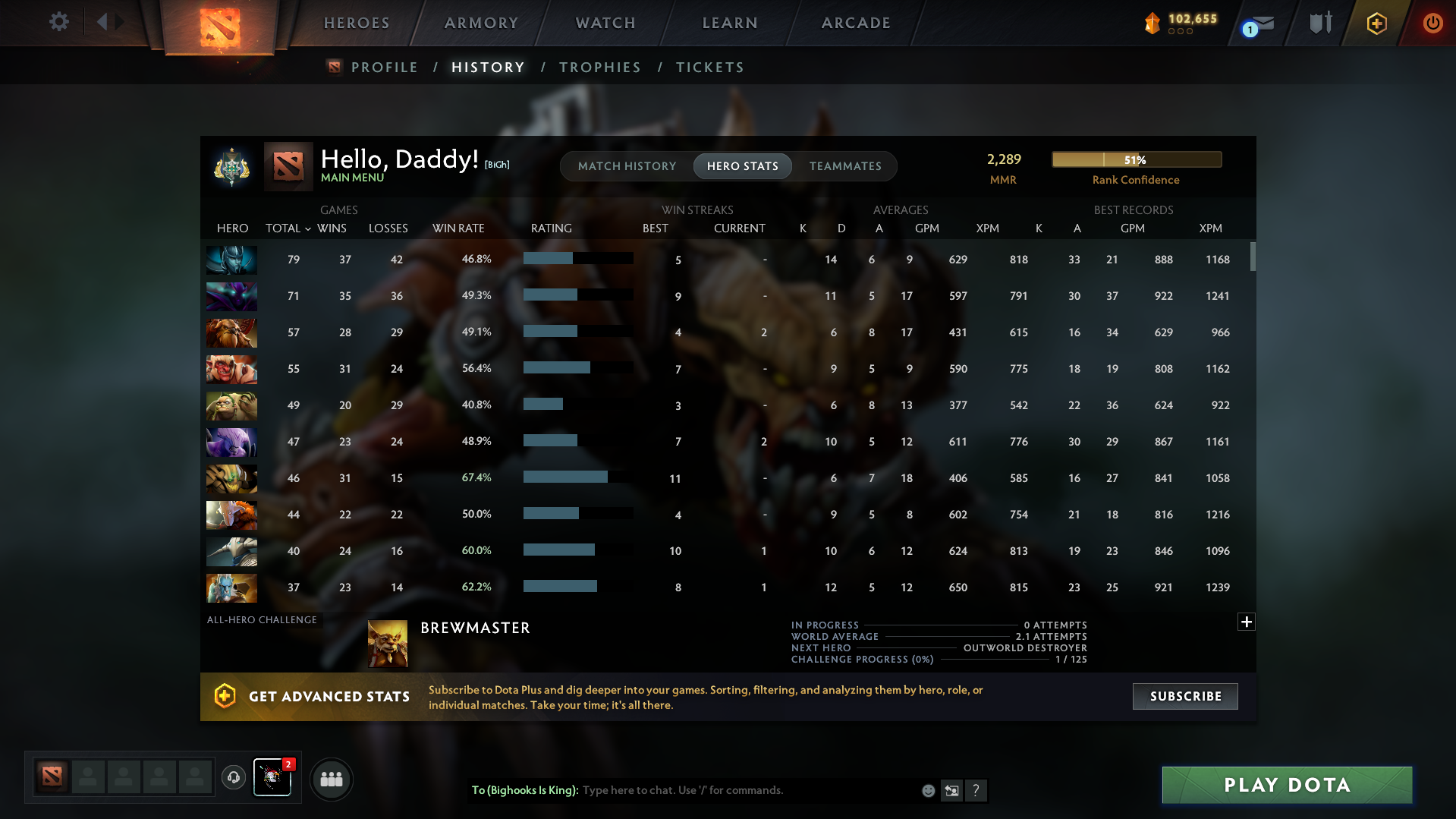1456x819 pixels.
Task: Select the MATCH HISTORY tab
Action: pos(627,166)
